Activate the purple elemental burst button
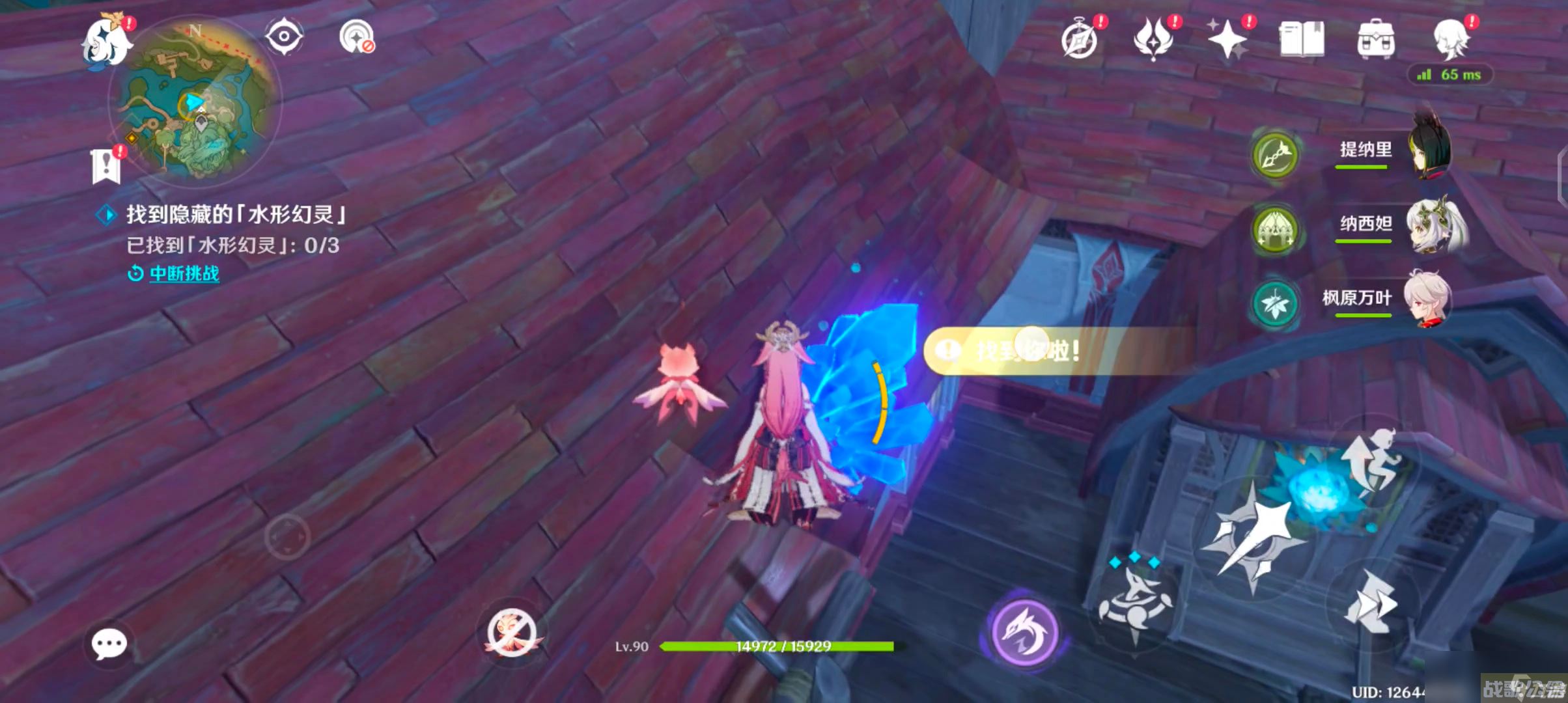Viewport: 1568px width, 703px height. click(1024, 631)
